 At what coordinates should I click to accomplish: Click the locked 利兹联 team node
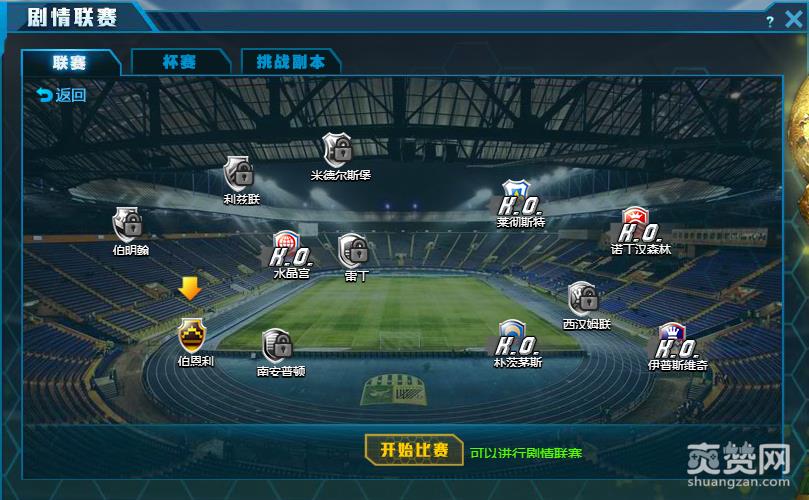[x=240, y=173]
